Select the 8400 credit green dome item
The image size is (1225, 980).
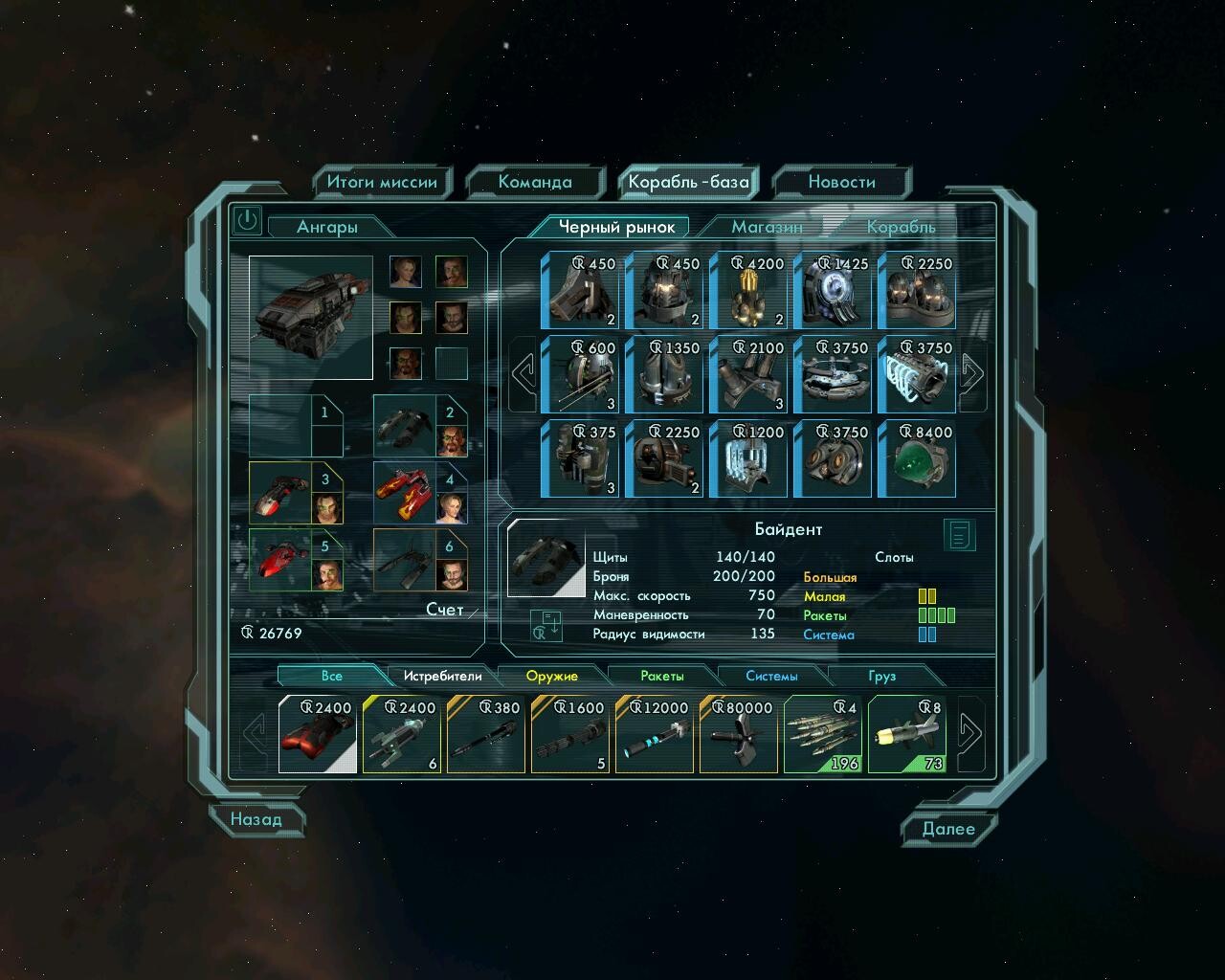916,458
